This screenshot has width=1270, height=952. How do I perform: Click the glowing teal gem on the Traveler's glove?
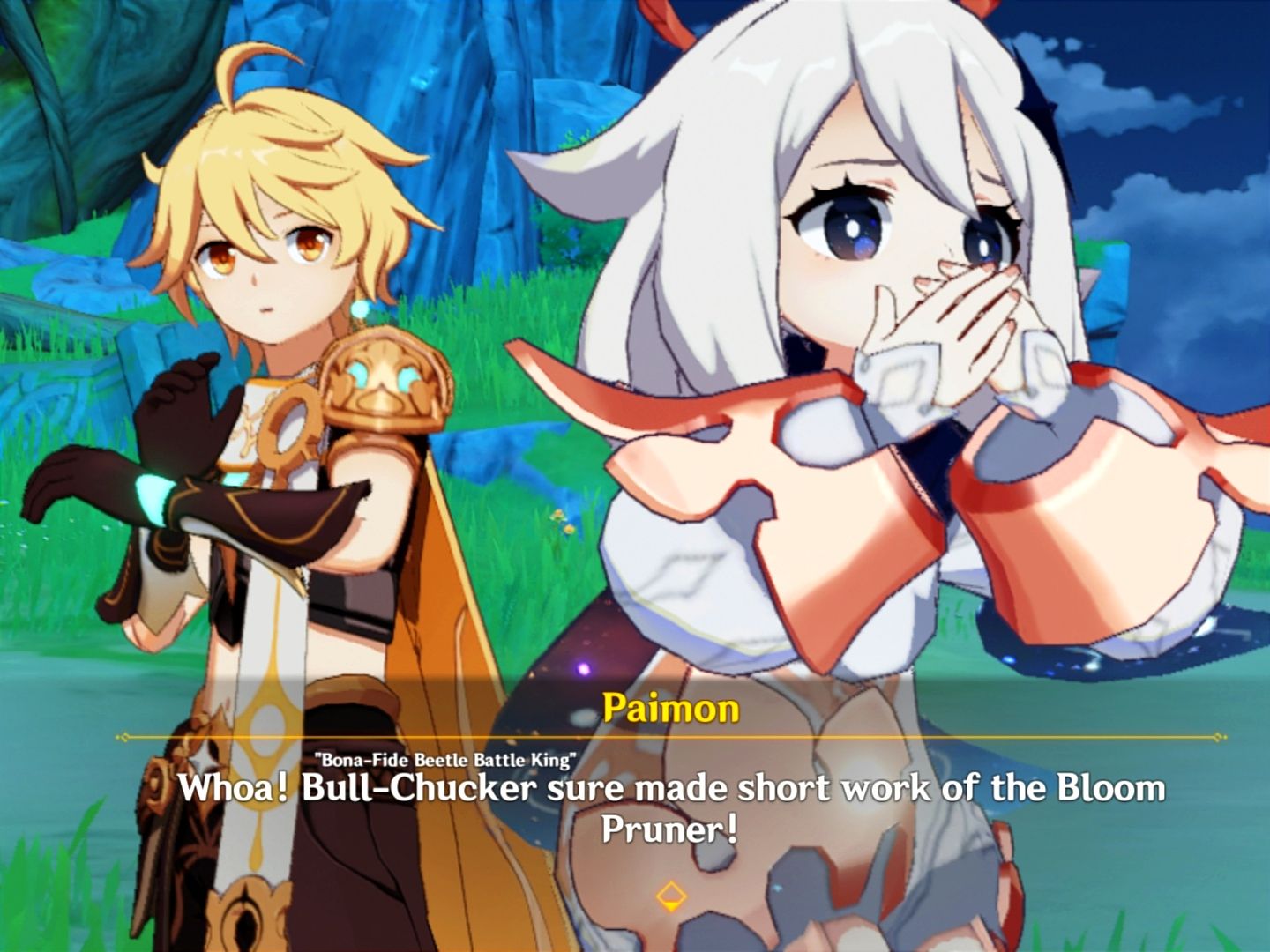pos(153,500)
